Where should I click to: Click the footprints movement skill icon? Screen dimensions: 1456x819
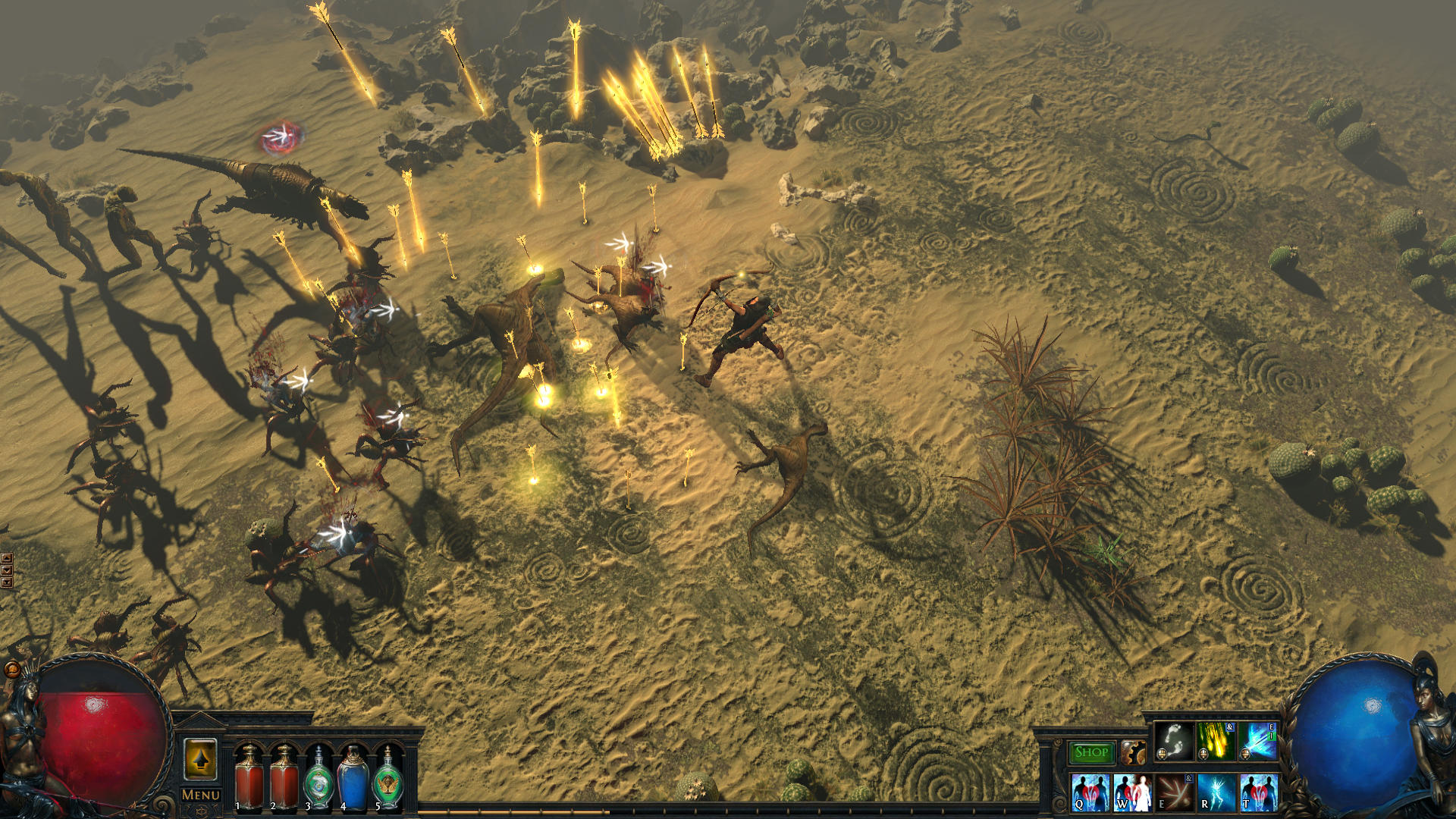tap(1174, 741)
